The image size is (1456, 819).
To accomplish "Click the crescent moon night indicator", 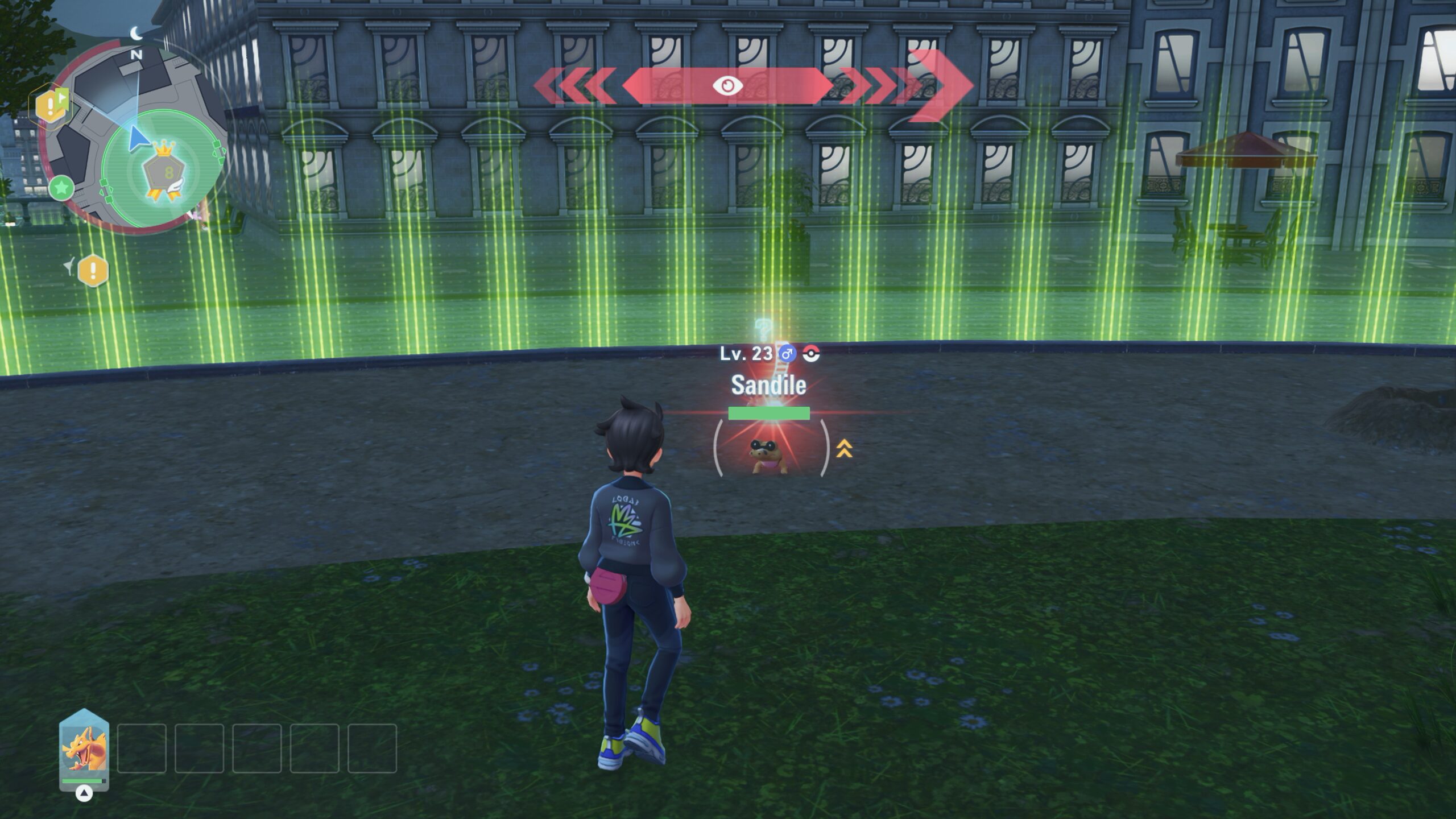I will [136, 34].
